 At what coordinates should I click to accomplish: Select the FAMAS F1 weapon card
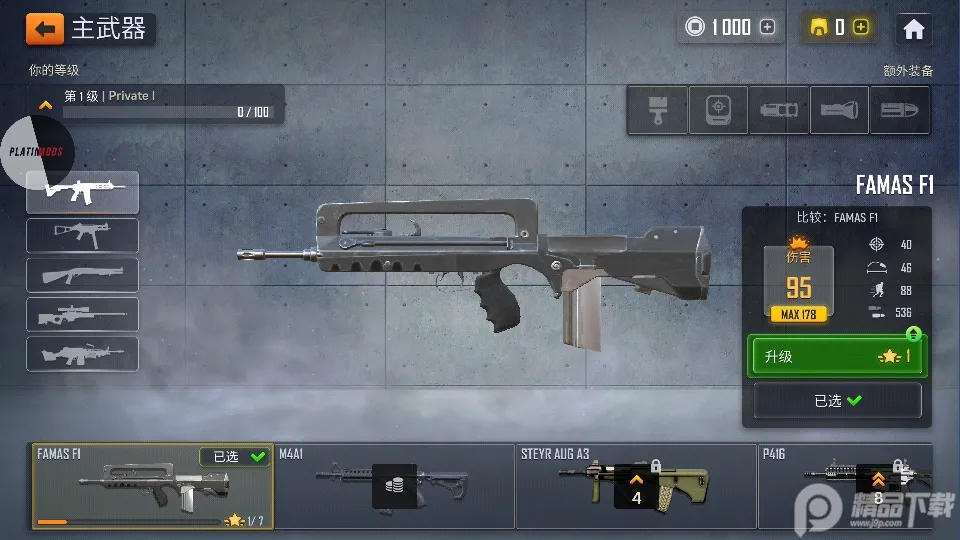(x=153, y=487)
